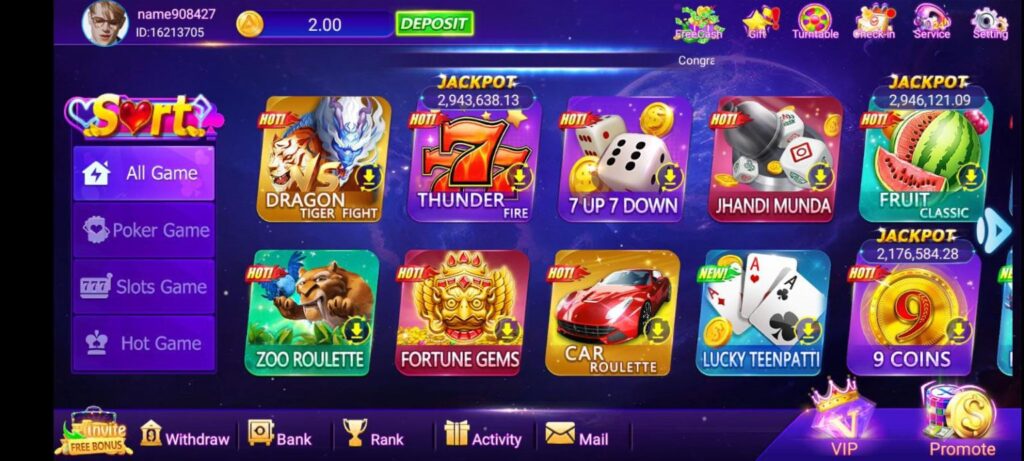Select the Slots Game category
1024x461 pixels.
click(144, 287)
